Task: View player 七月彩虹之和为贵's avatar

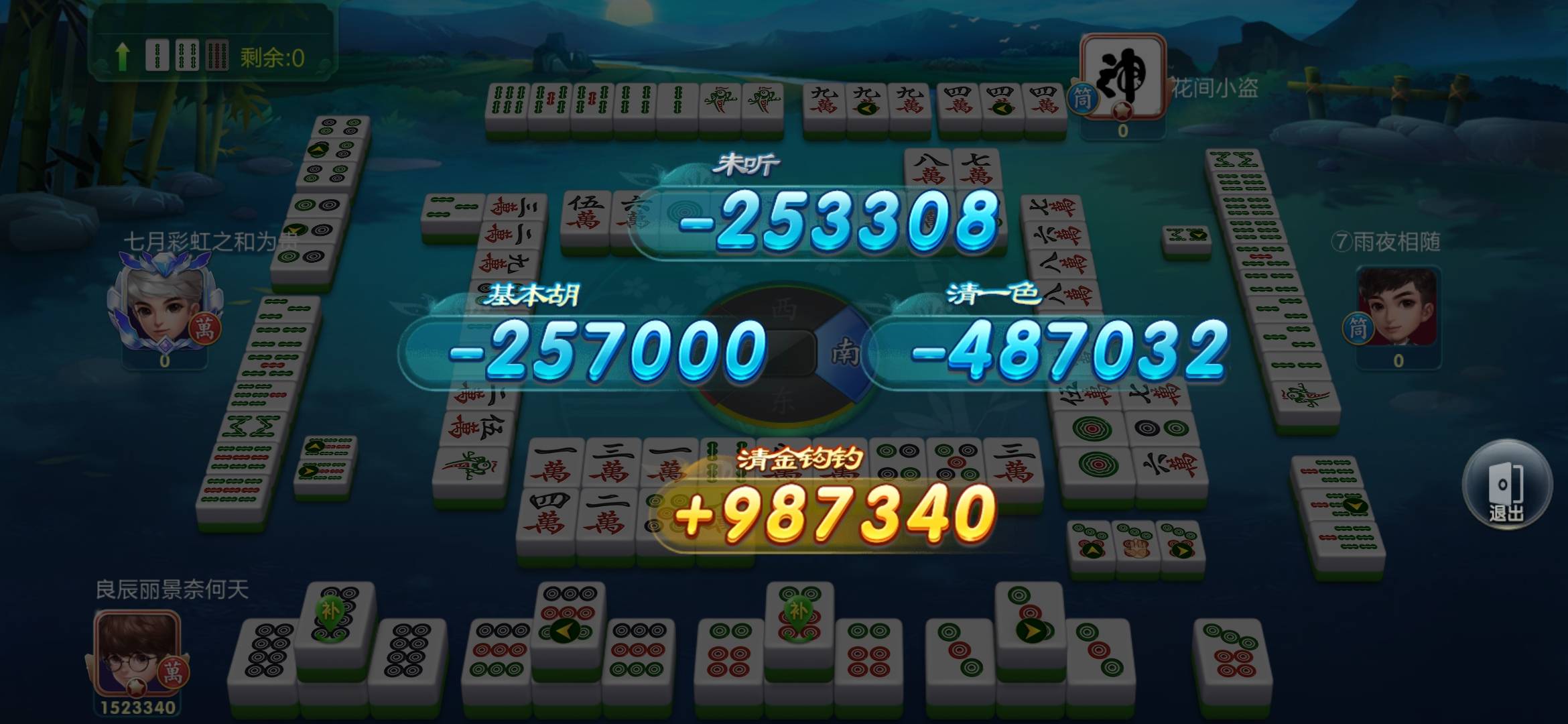Action: [x=163, y=310]
